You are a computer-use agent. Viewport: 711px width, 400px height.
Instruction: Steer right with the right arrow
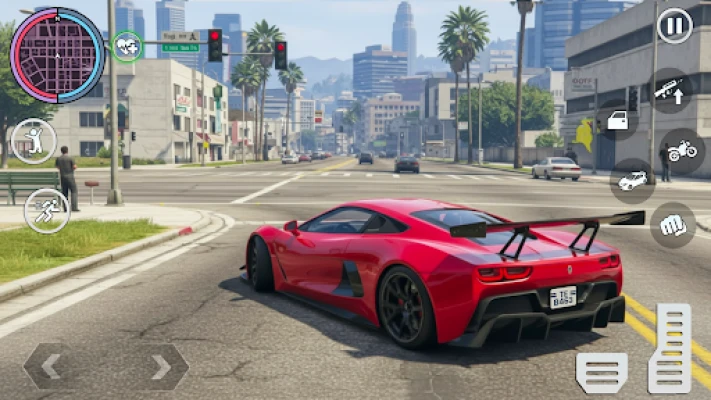point(160,367)
